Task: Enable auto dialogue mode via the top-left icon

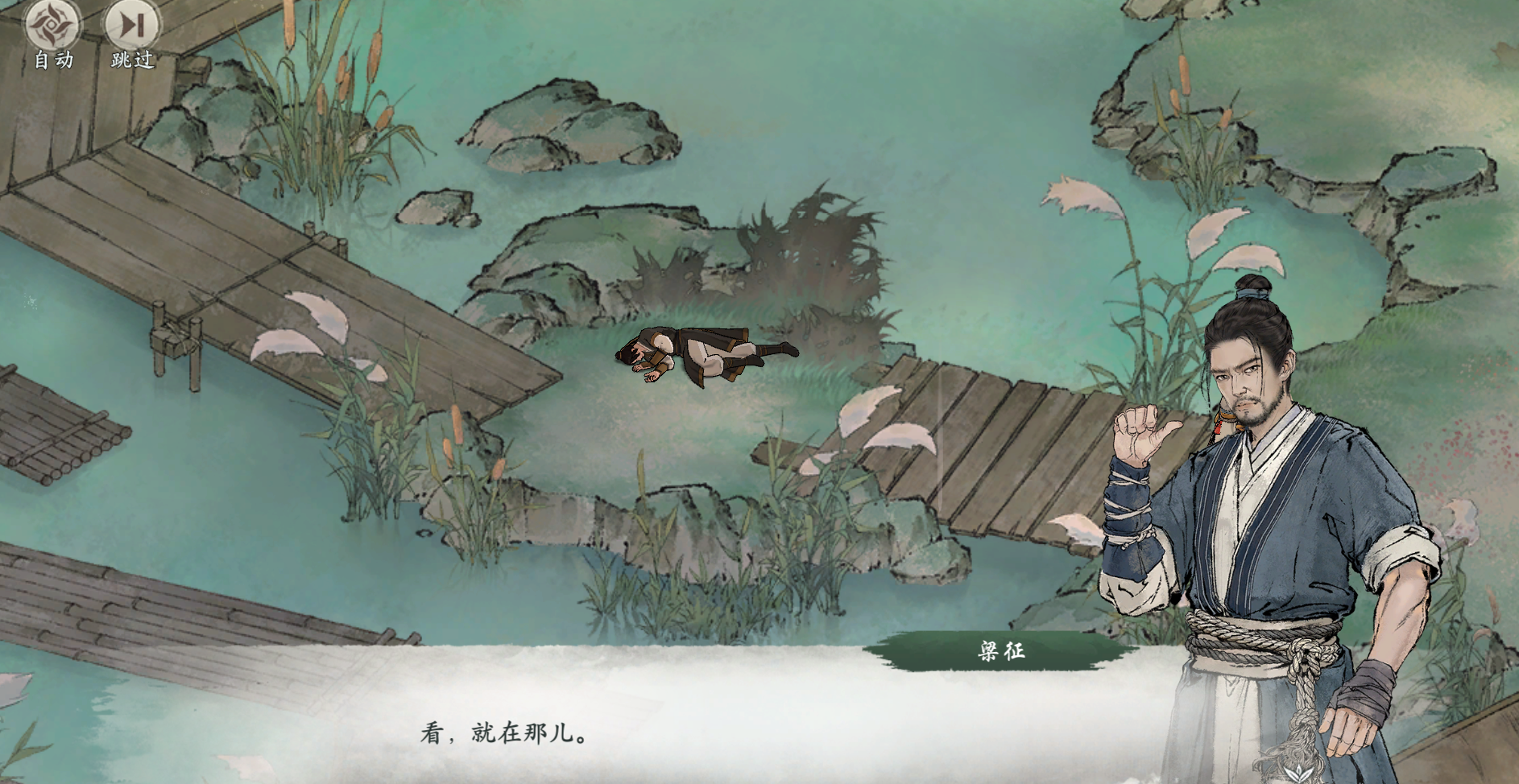Action: click(50, 27)
